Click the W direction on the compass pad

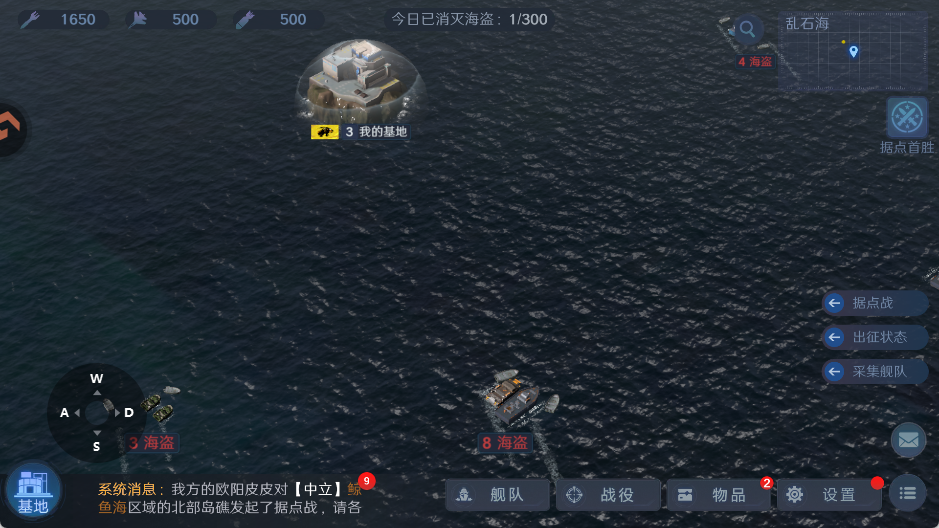97,379
